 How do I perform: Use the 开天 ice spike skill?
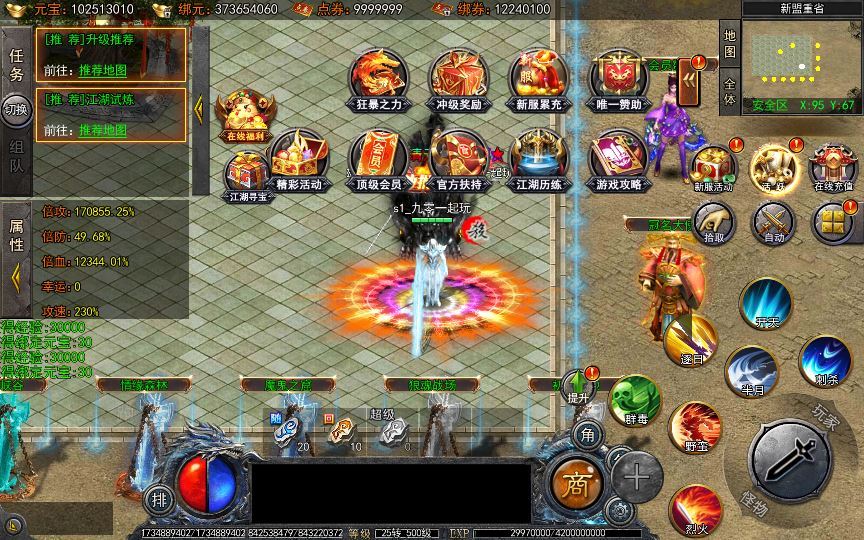point(767,302)
